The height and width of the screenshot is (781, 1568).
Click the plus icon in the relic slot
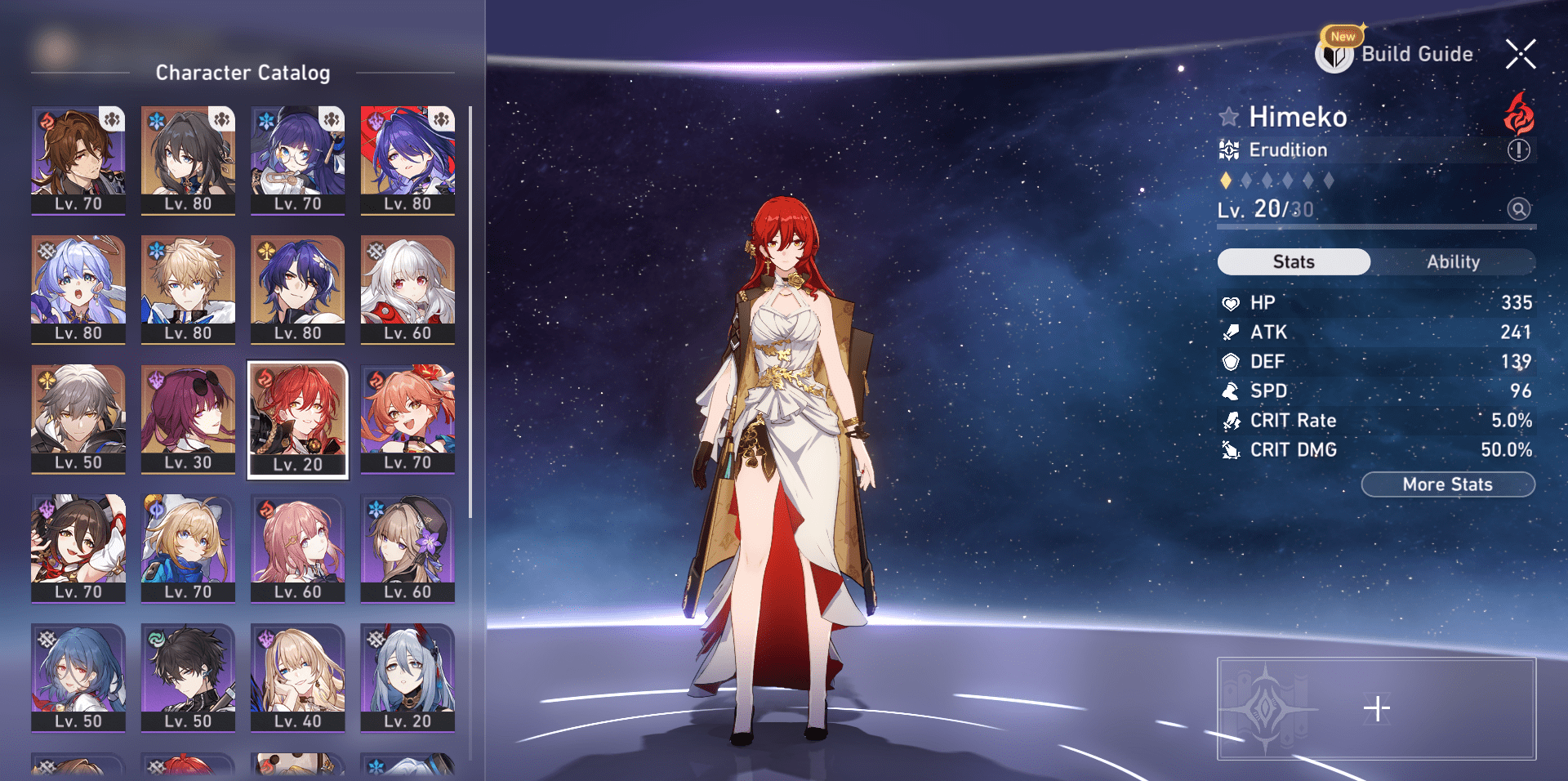tap(1379, 707)
